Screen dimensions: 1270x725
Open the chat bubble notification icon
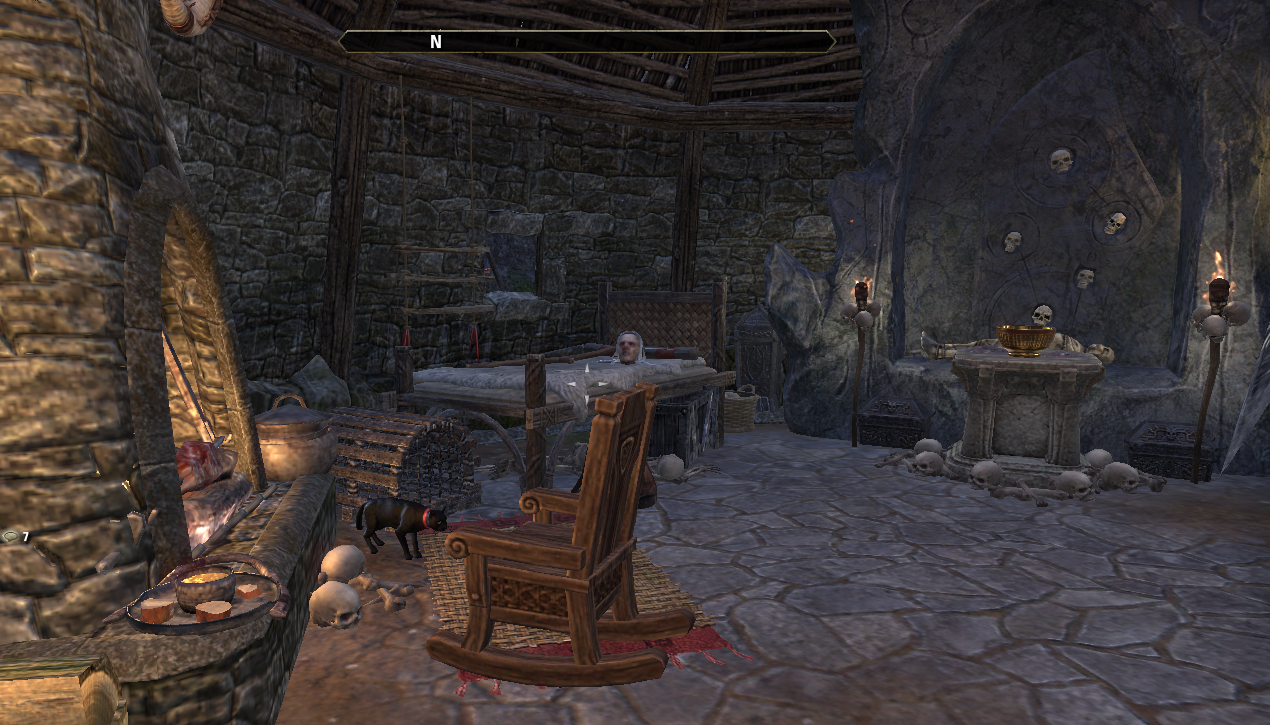click(x=10, y=537)
